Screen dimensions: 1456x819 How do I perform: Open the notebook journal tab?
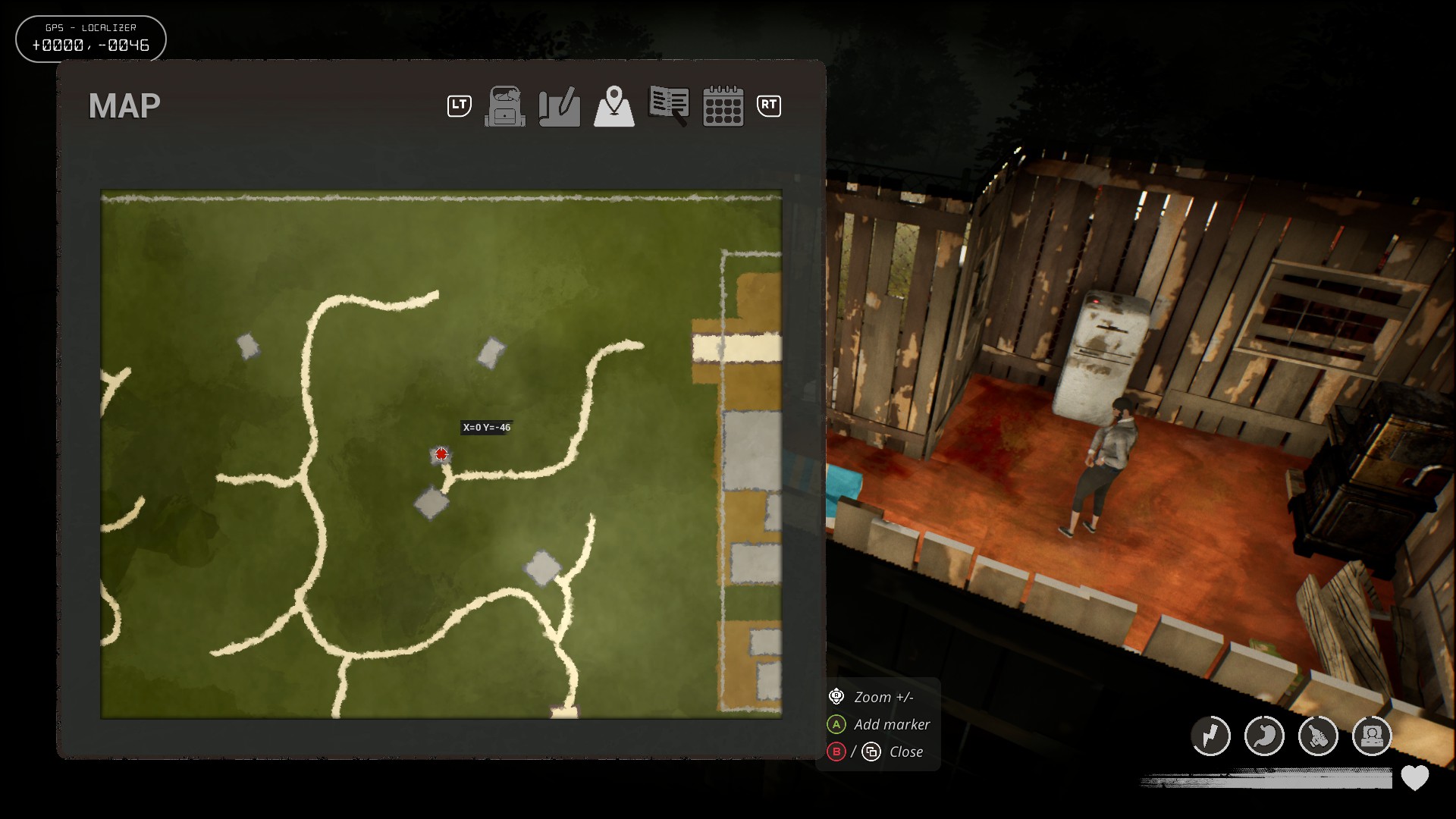click(x=669, y=105)
